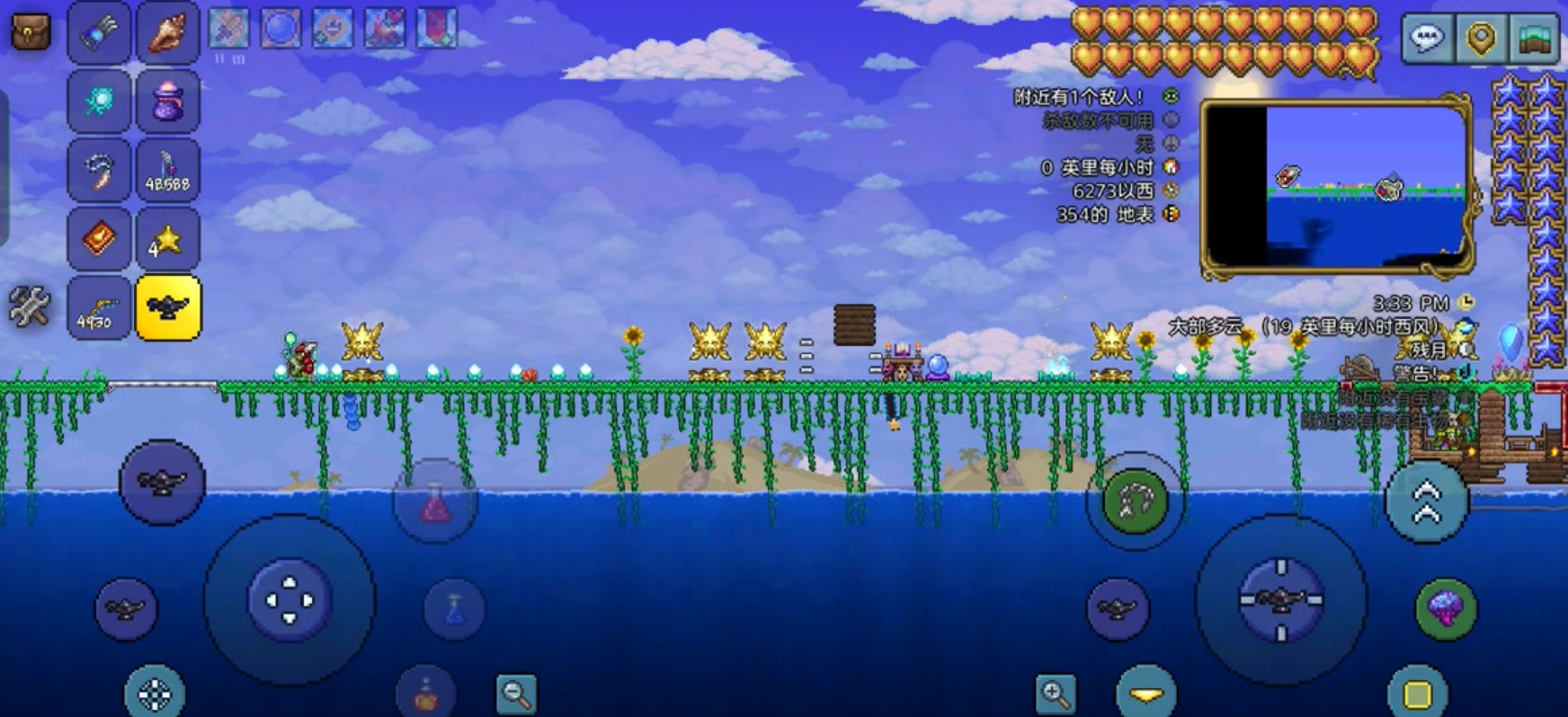This screenshot has width=1568, height=717.
Task: Use the pink healing potion button
Action: pos(435,503)
